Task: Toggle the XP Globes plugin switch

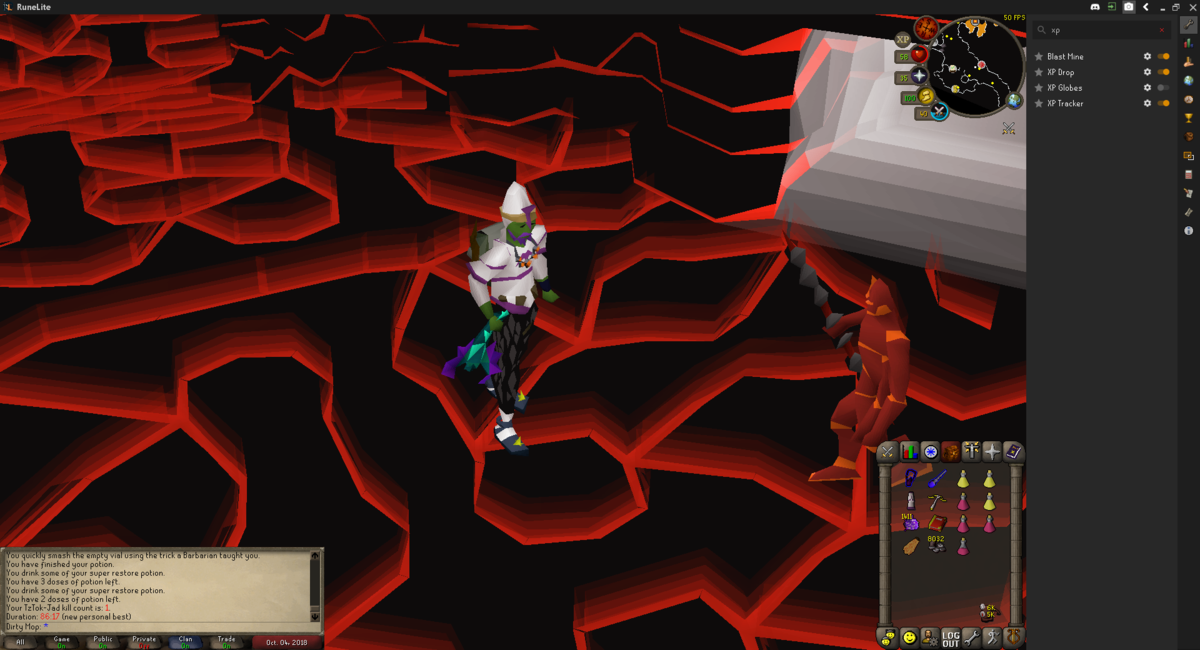Action: pyautogui.click(x=1163, y=88)
